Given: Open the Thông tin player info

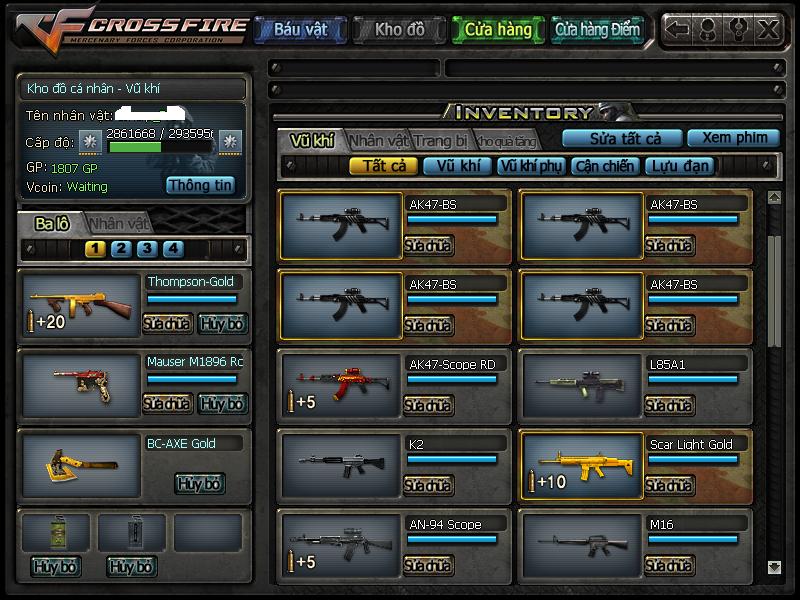Looking at the screenshot, I should (200, 185).
